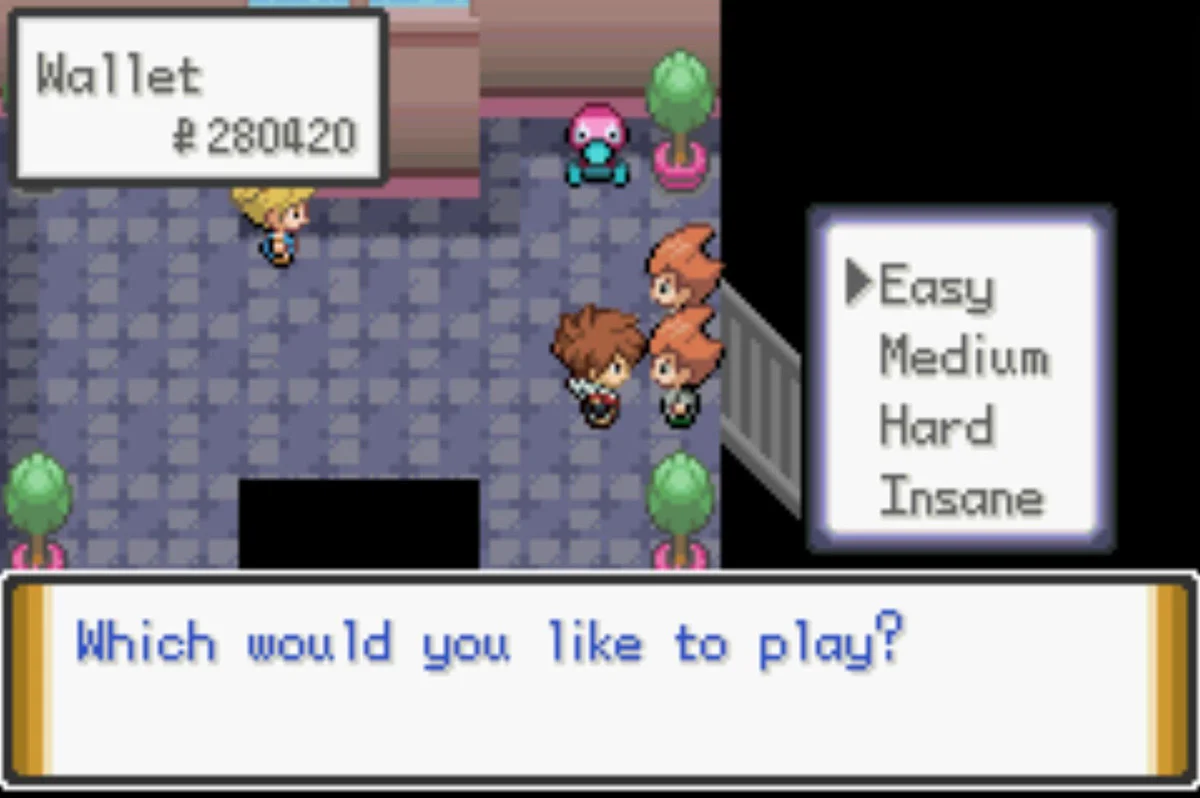
Task: Select the Easy difficulty option
Action: click(x=936, y=287)
